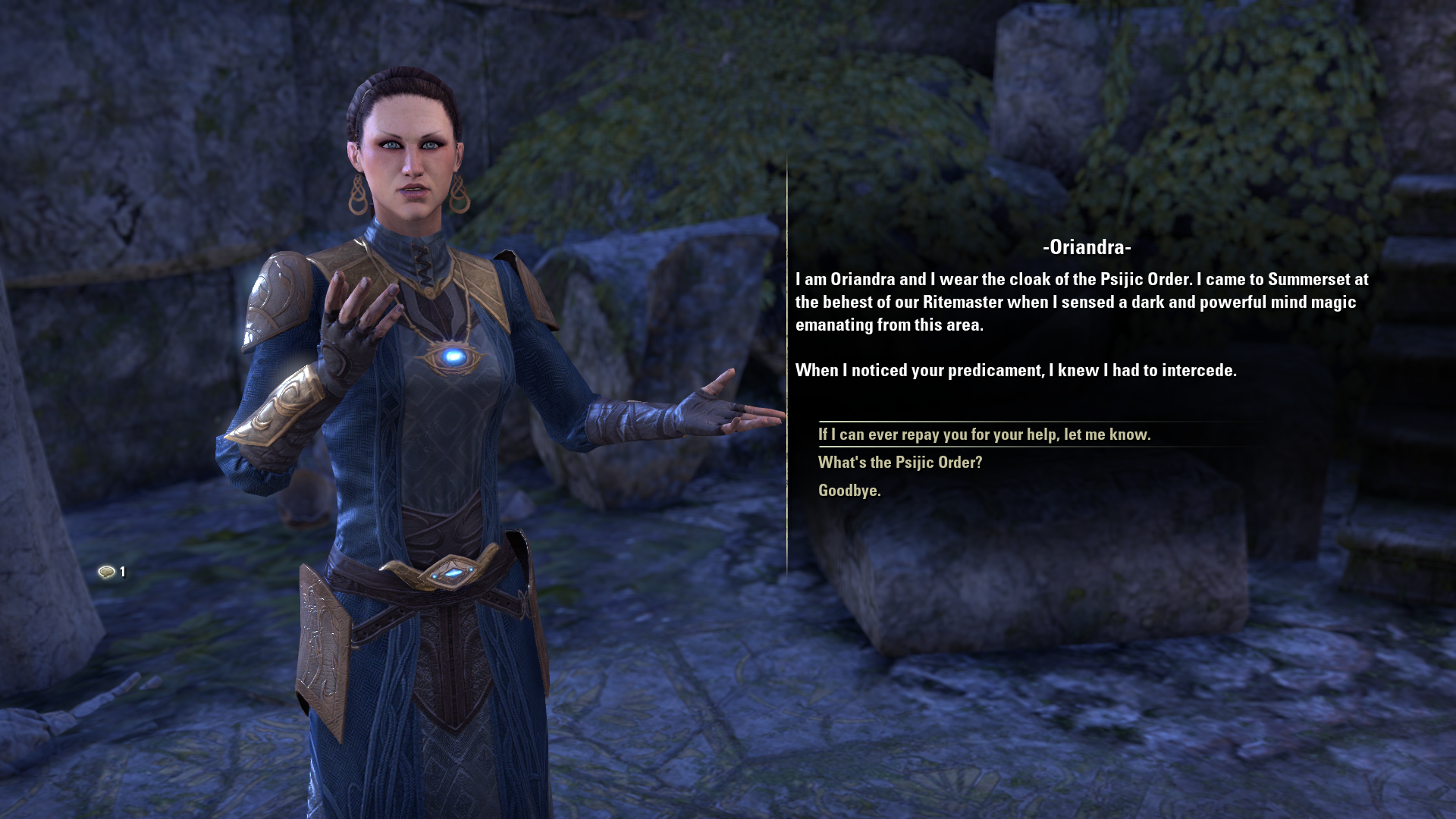1456x819 pixels.
Task: Choose the reply offering to repay her help
Action: (984, 435)
